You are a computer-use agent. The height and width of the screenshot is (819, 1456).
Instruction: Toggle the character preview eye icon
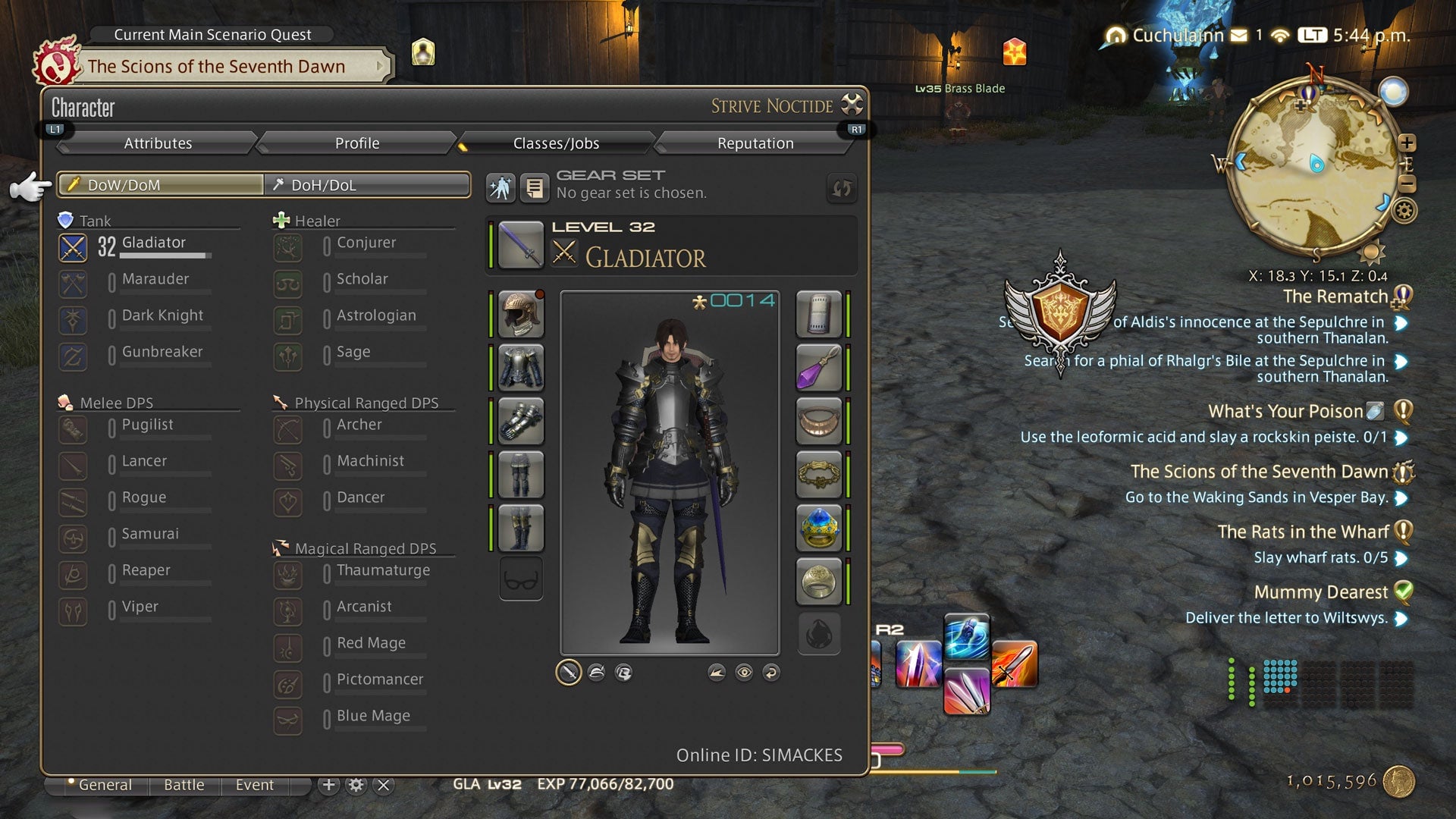[744, 672]
